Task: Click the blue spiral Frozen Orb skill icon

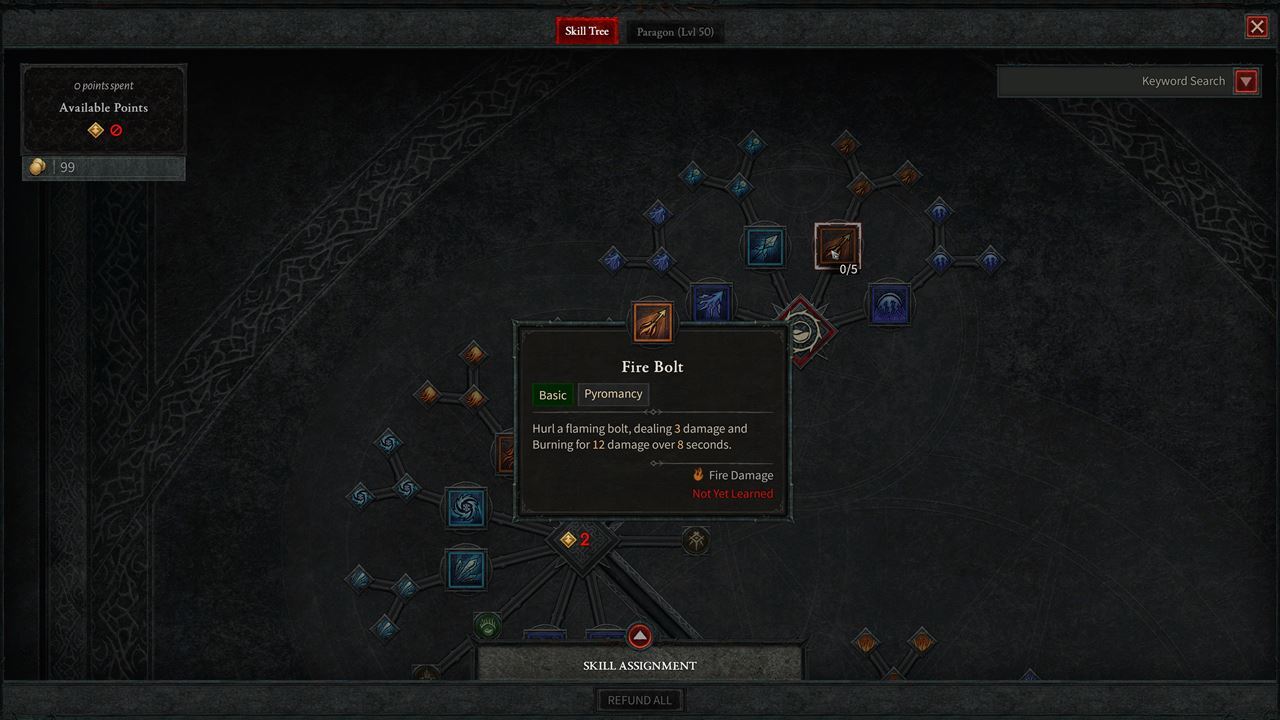Action: [464, 507]
